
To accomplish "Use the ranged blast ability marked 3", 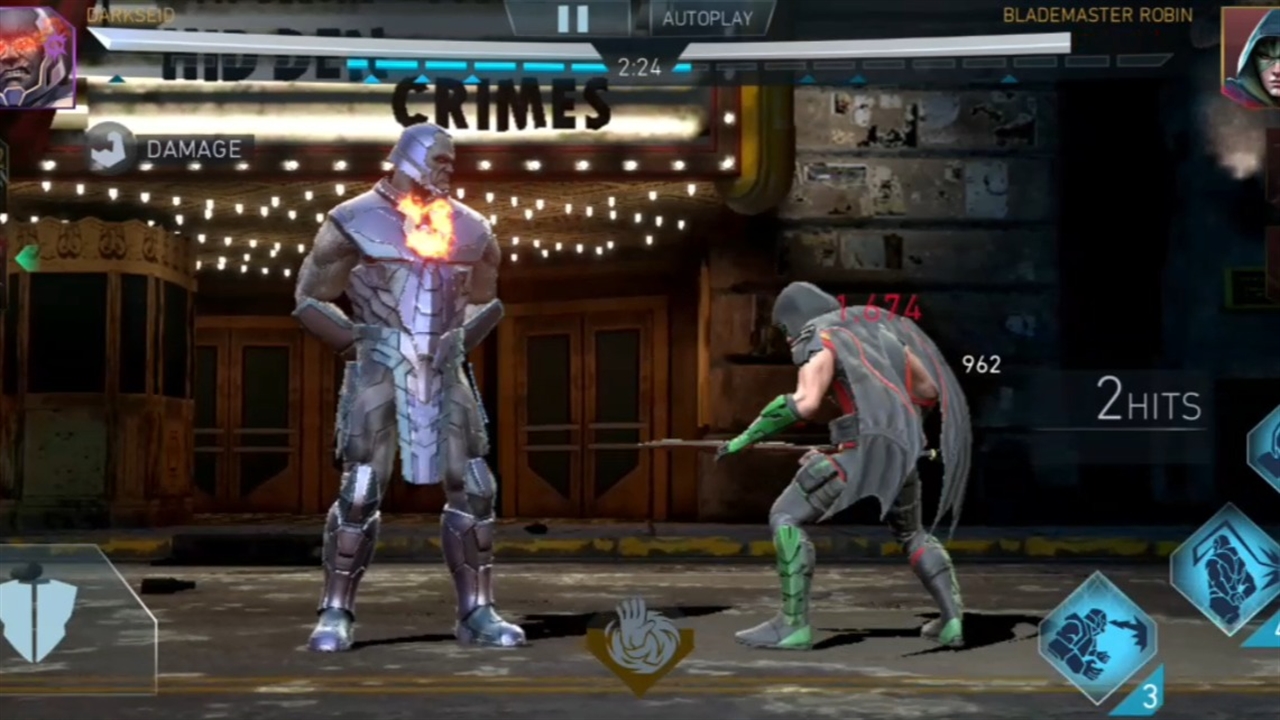I will coord(1098,637).
